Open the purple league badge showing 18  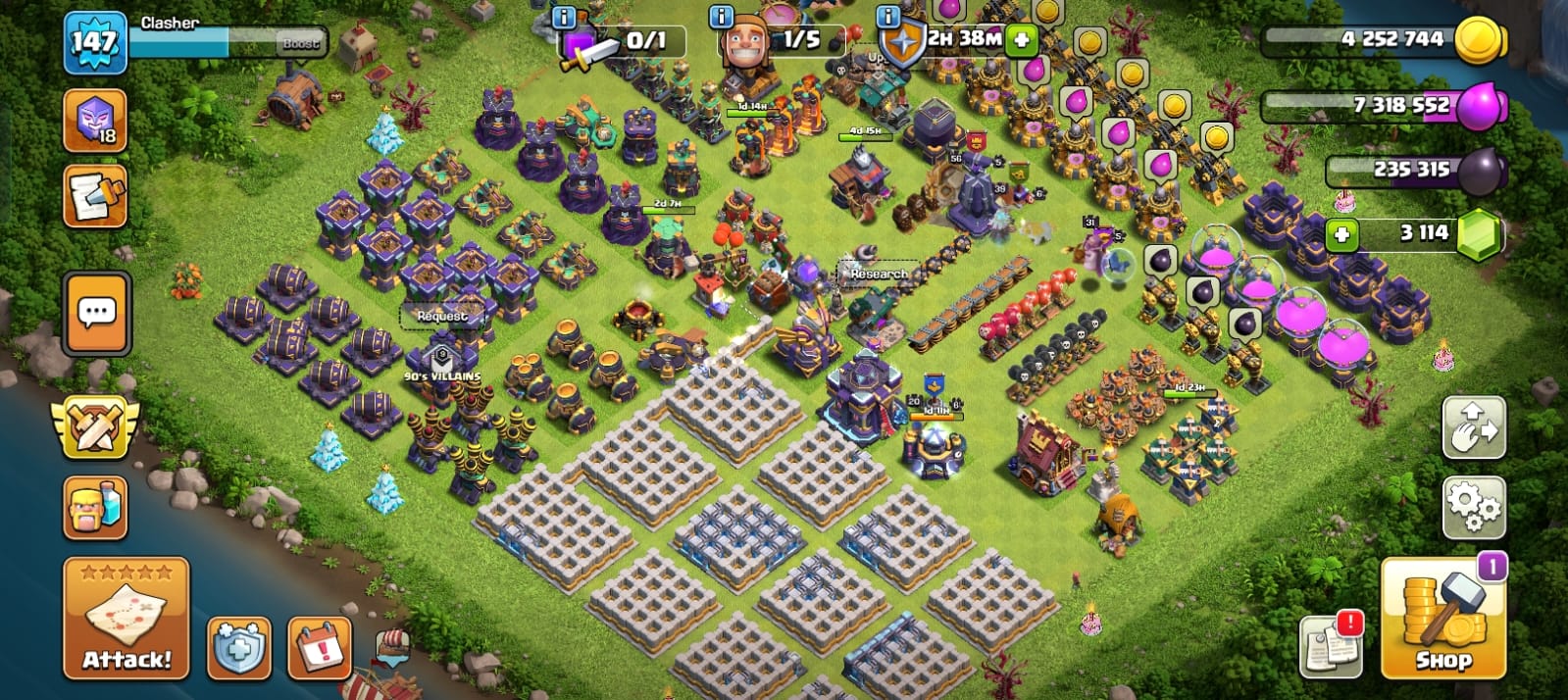(95, 121)
